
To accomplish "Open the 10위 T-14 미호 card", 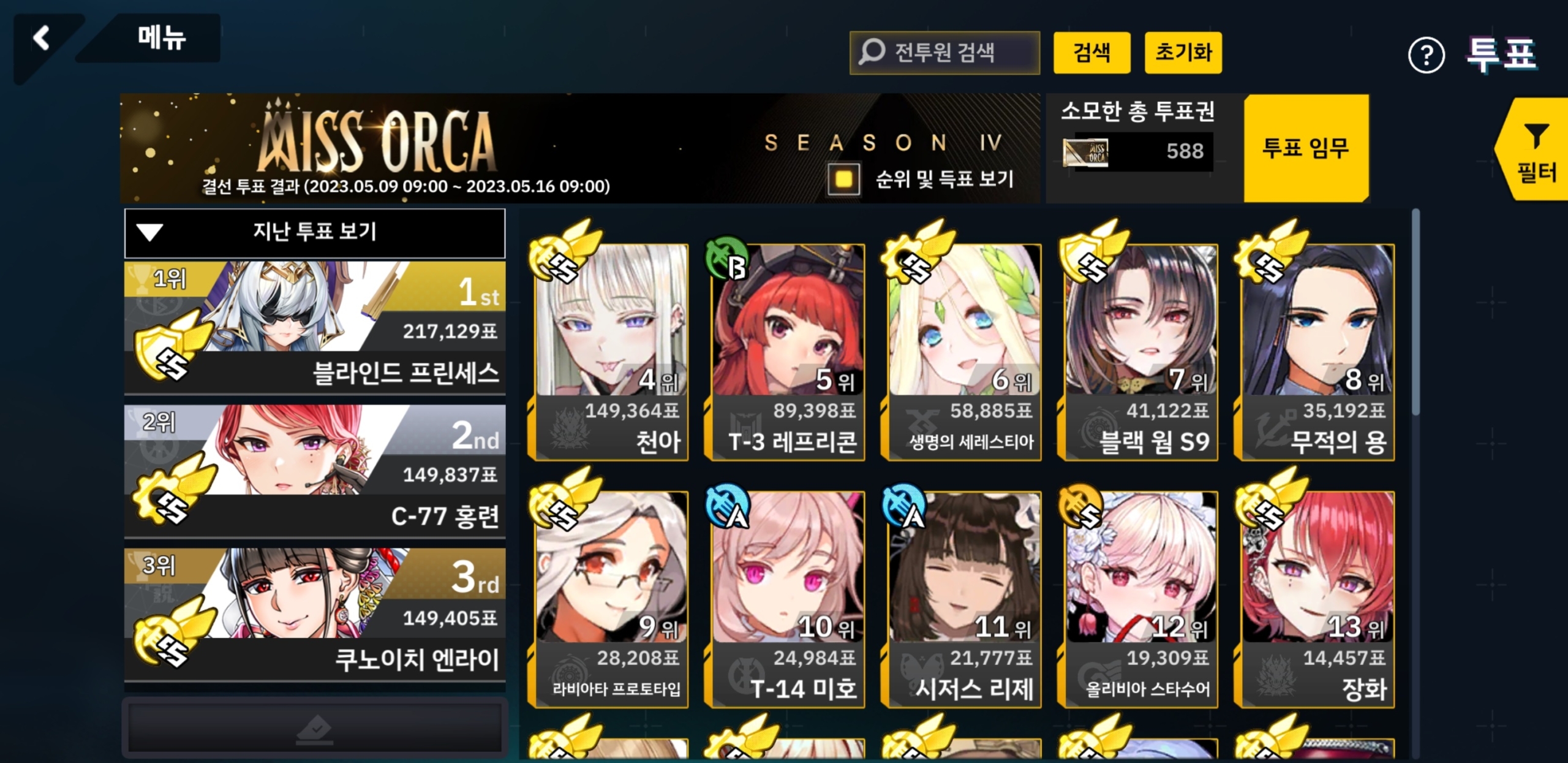I will (x=788, y=599).
